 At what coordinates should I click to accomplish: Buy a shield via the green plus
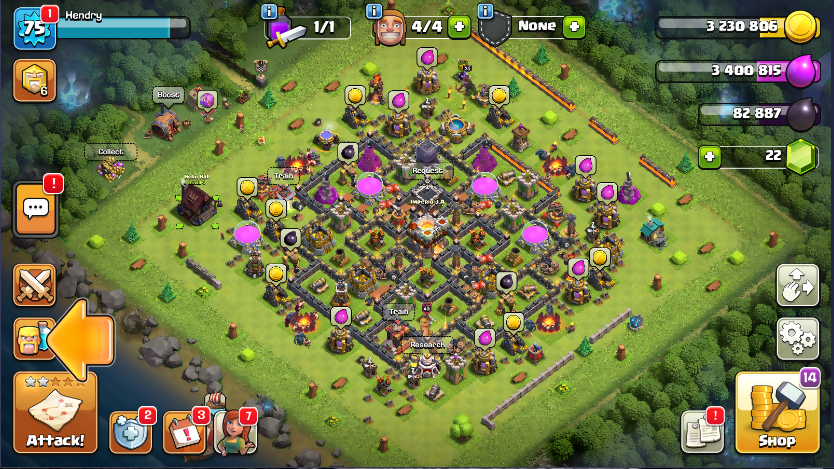point(573,26)
